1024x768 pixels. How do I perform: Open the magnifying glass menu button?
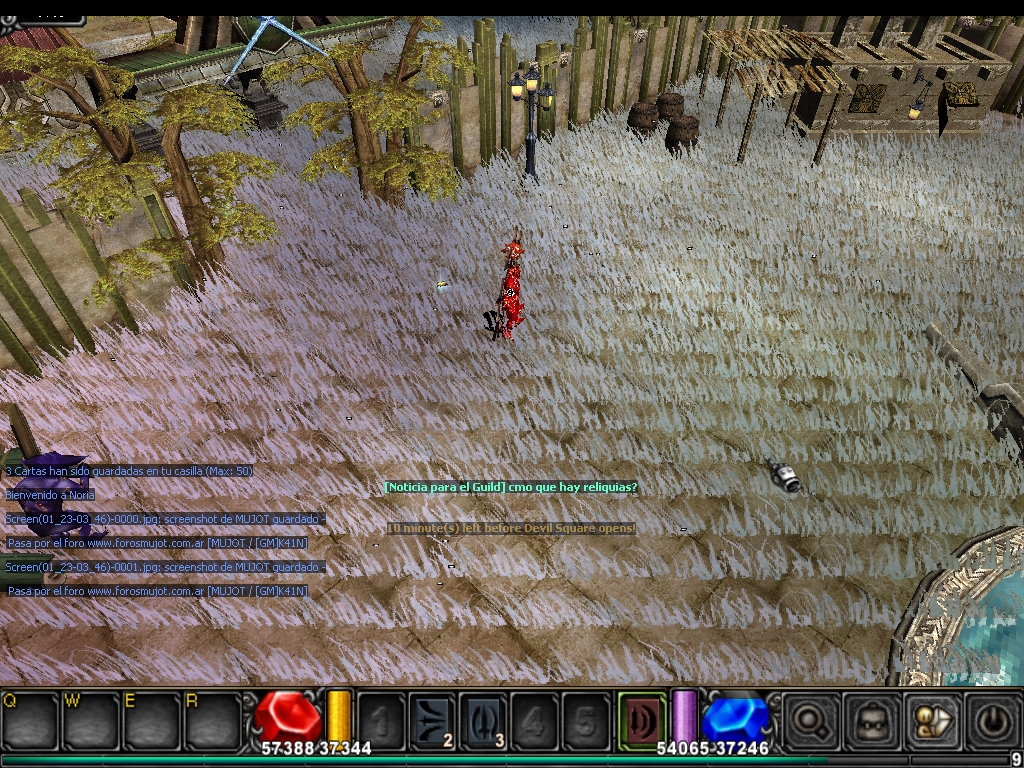tap(807, 720)
